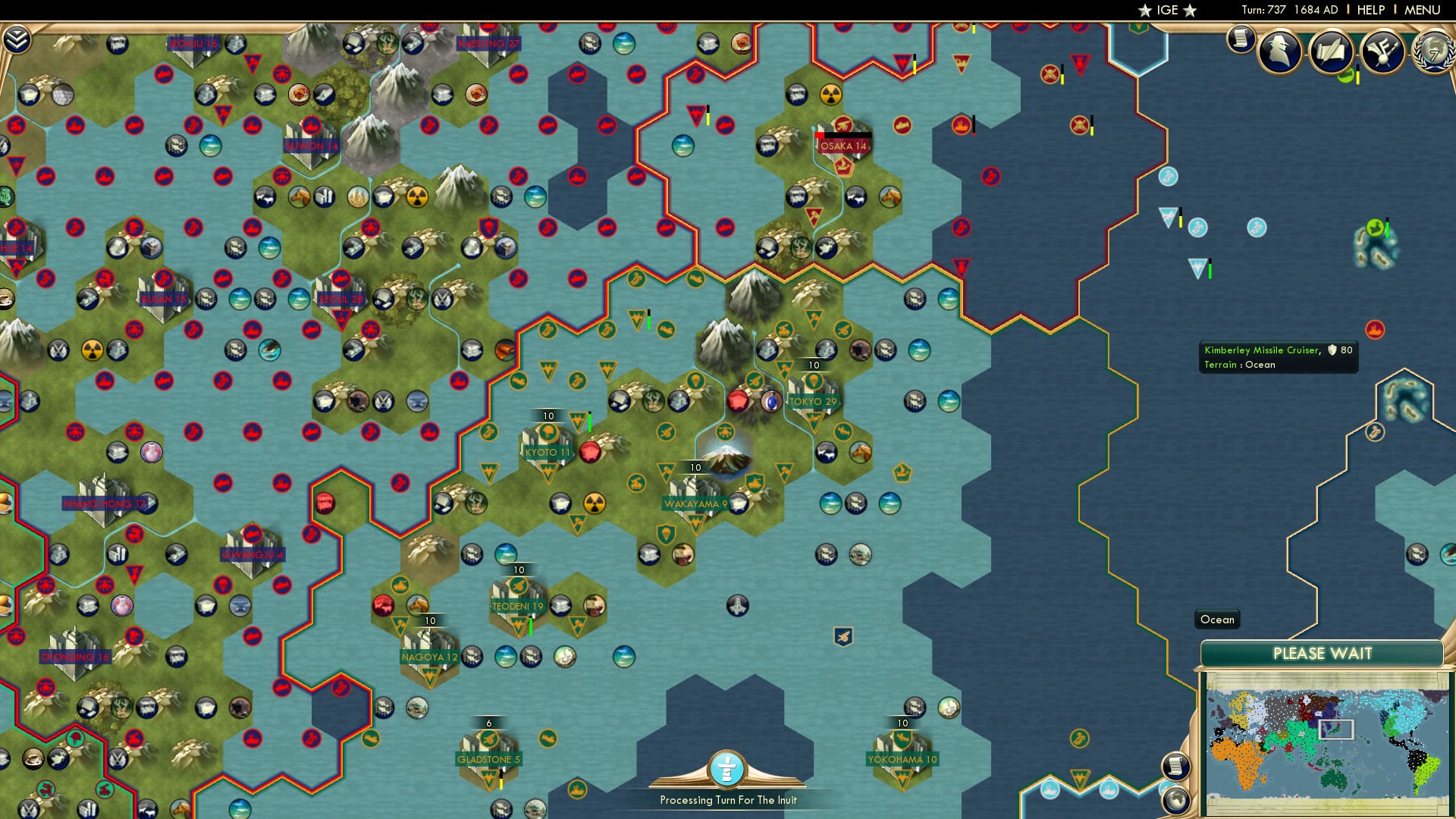The width and height of the screenshot is (1456, 819).
Task: Open the HELP menu item
Action: pyautogui.click(x=1370, y=10)
